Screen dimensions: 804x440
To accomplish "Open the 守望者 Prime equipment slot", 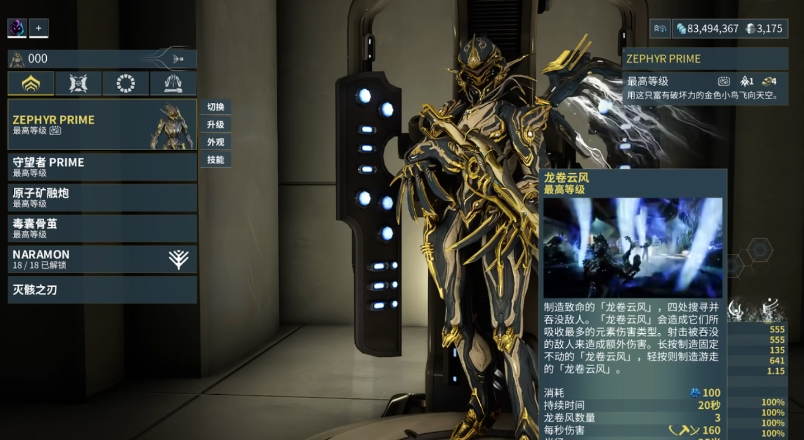I will [102, 166].
